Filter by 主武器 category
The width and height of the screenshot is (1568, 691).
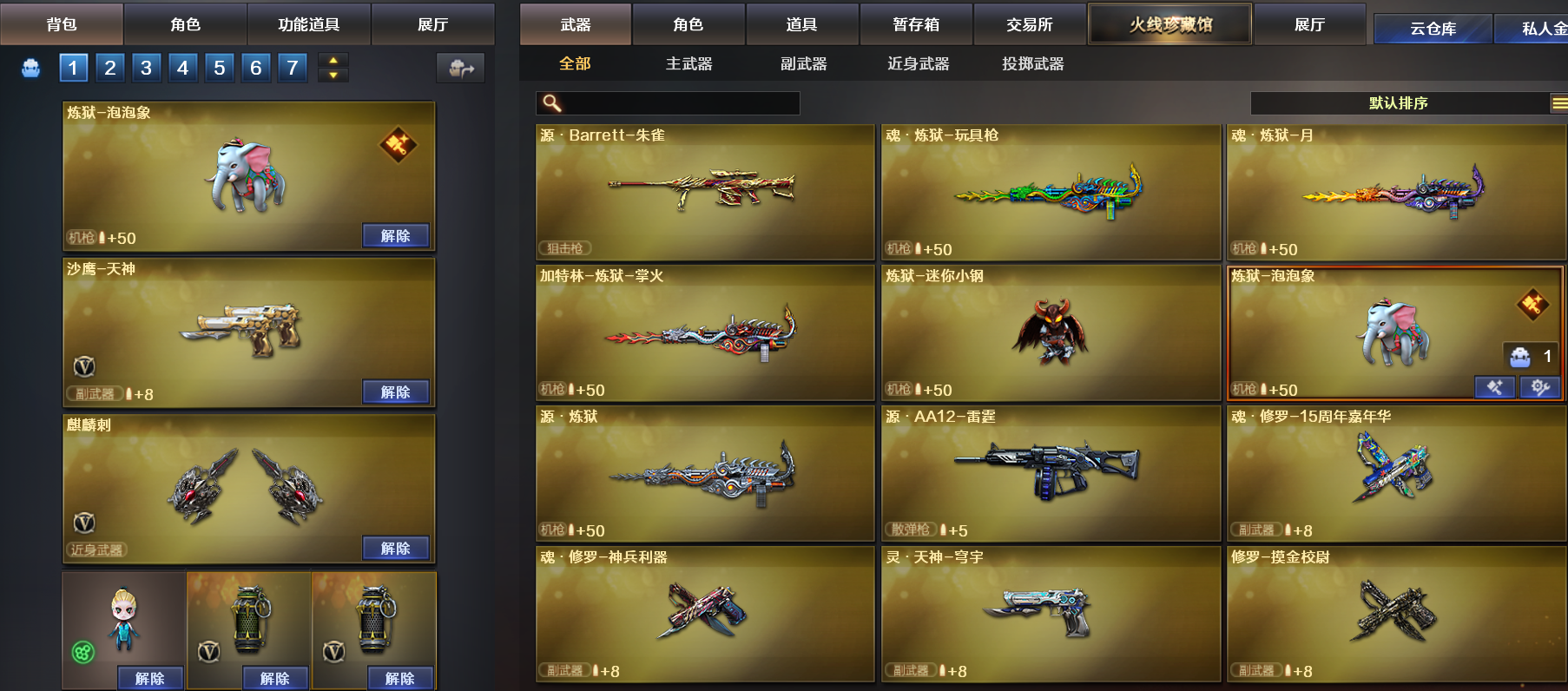[x=688, y=64]
